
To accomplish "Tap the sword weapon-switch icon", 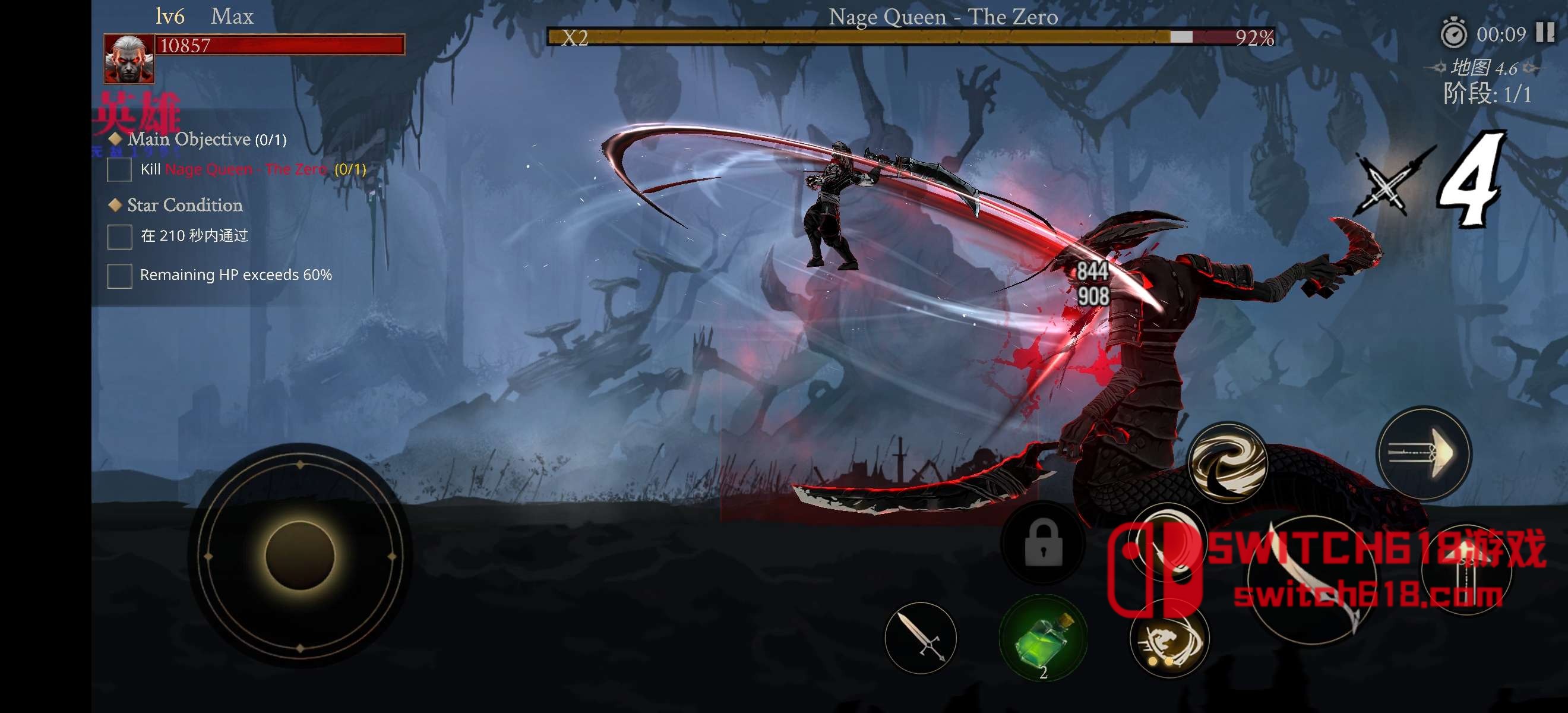I will click(x=921, y=638).
